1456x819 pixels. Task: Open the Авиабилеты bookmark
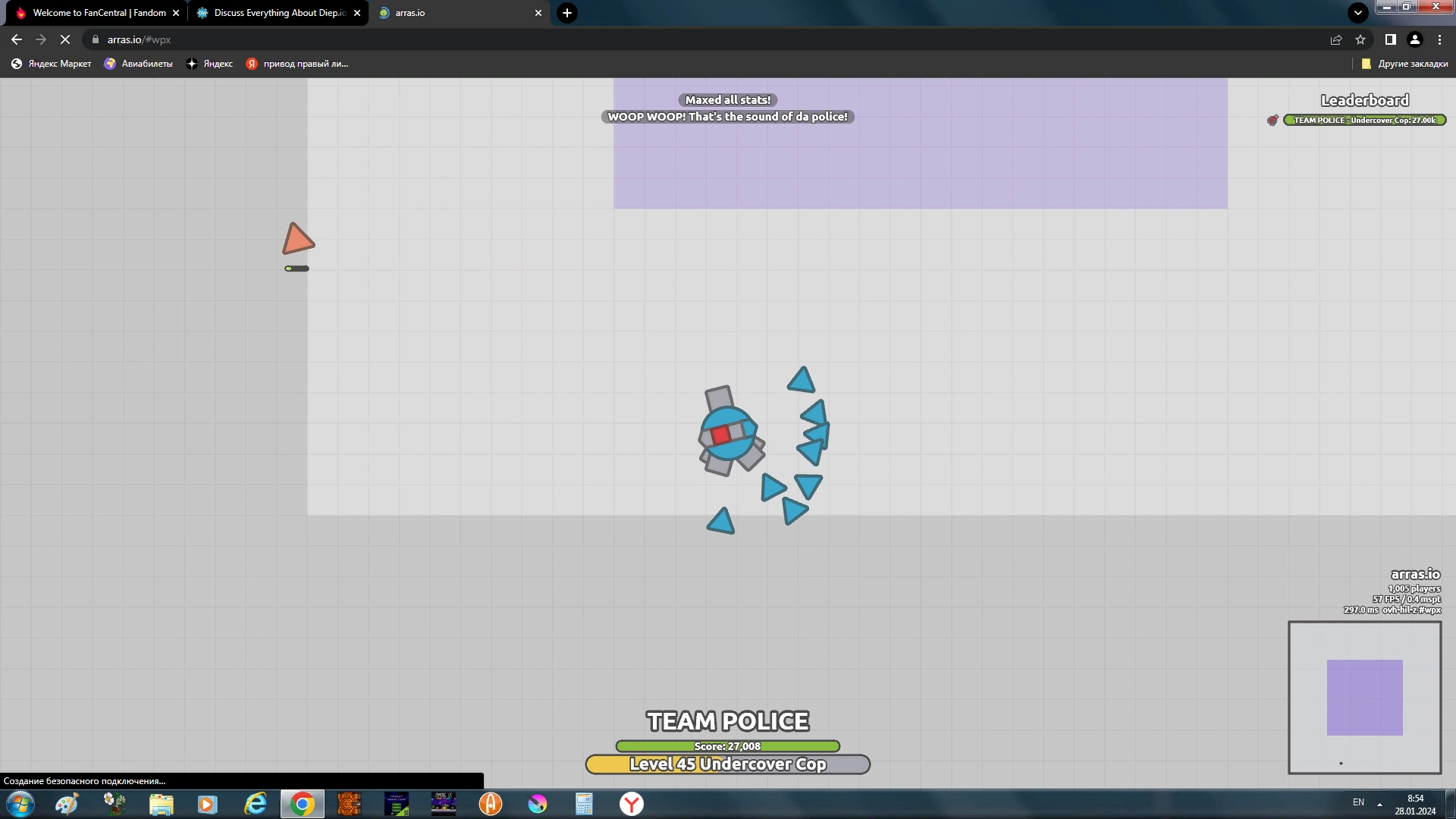click(x=138, y=64)
